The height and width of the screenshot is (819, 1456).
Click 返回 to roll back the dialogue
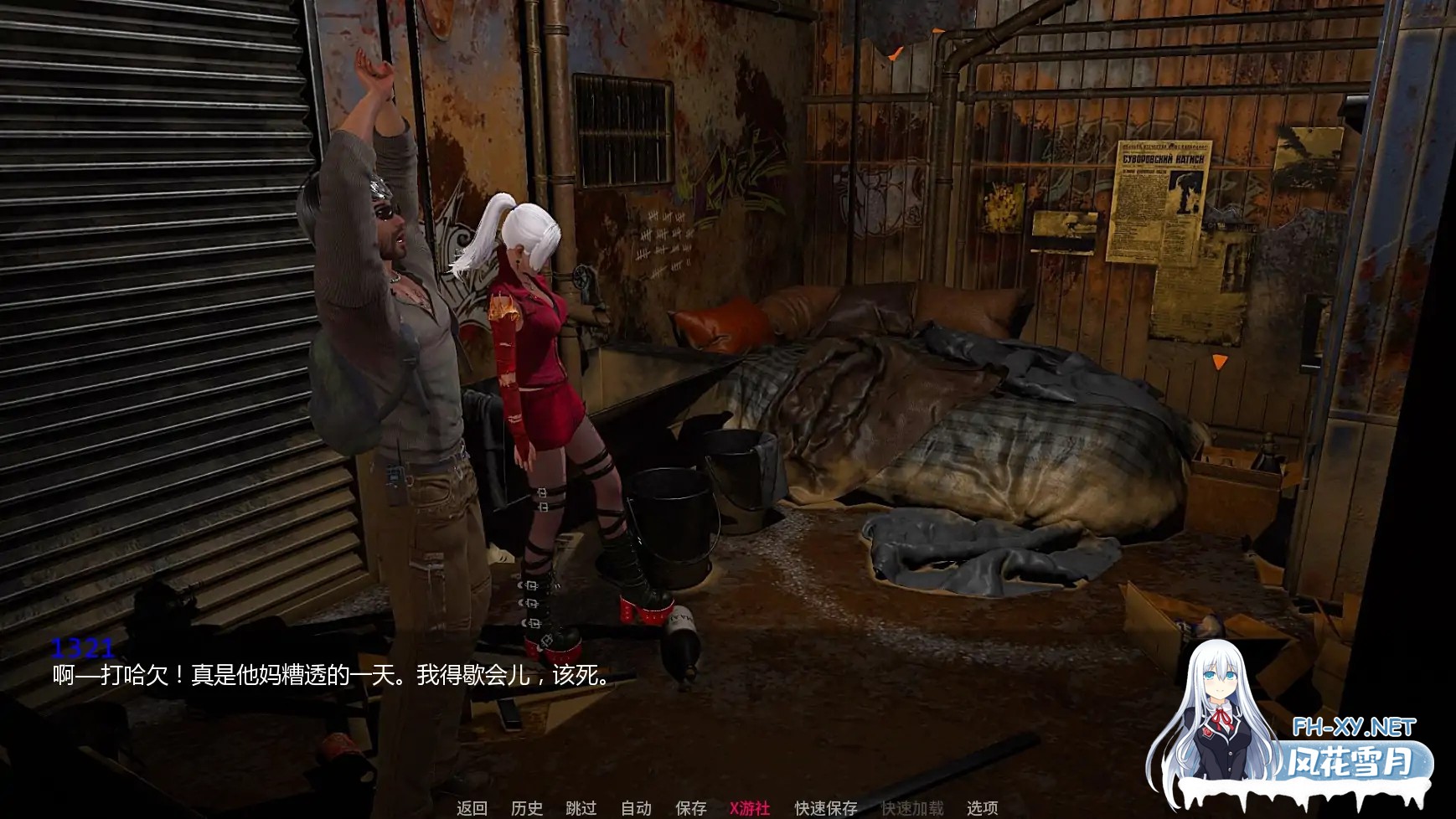[x=471, y=810]
